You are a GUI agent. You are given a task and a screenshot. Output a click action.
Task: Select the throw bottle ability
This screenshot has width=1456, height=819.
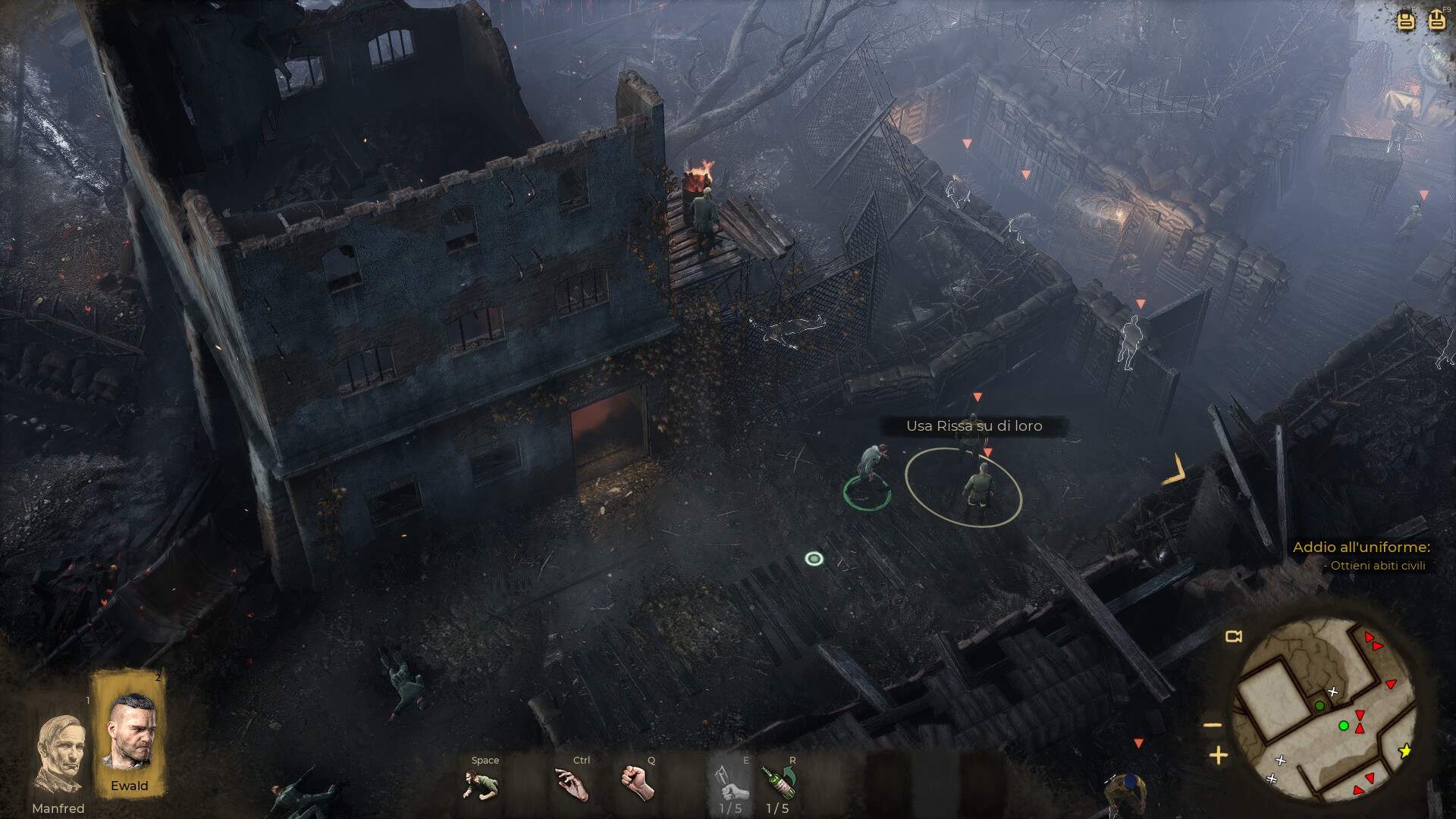tap(779, 782)
